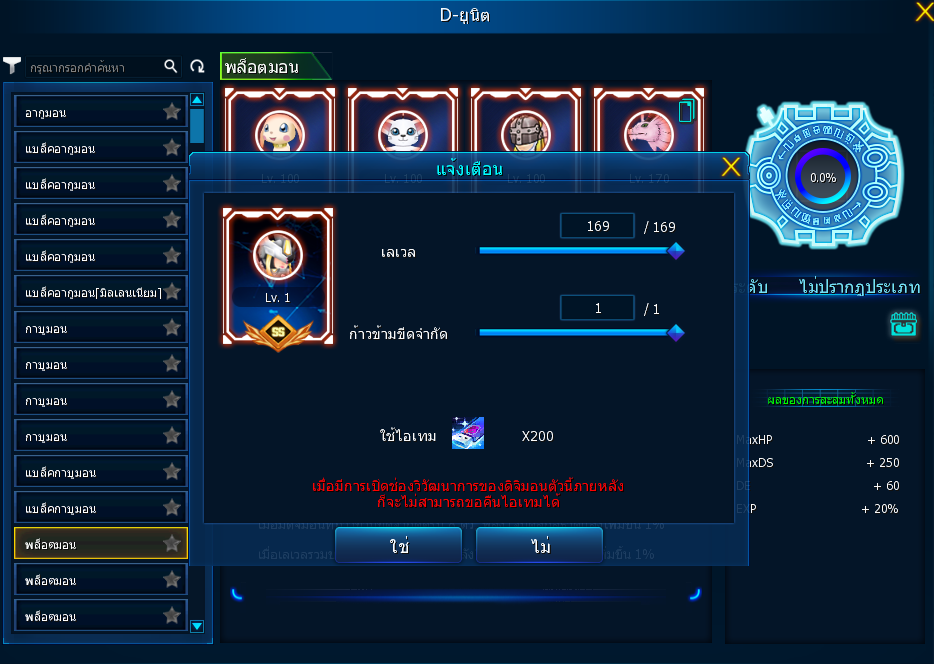Image resolution: width=934 pixels, height=664 pixels.
Task: Close the แจ้งเตือน dialog
Action: (731, 167)
